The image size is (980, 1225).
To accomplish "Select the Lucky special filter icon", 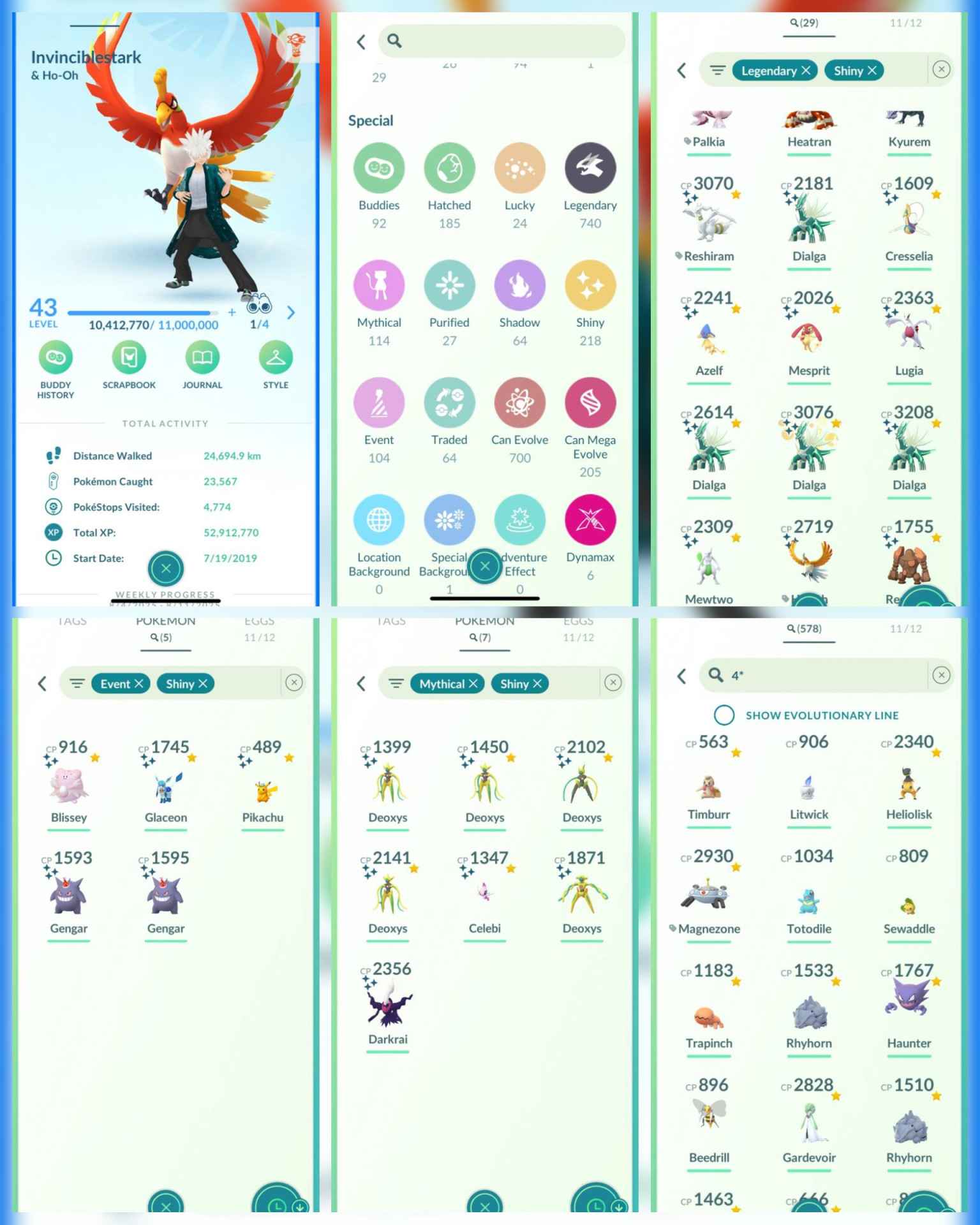I will pyautogui.click(x=519, y=168).
